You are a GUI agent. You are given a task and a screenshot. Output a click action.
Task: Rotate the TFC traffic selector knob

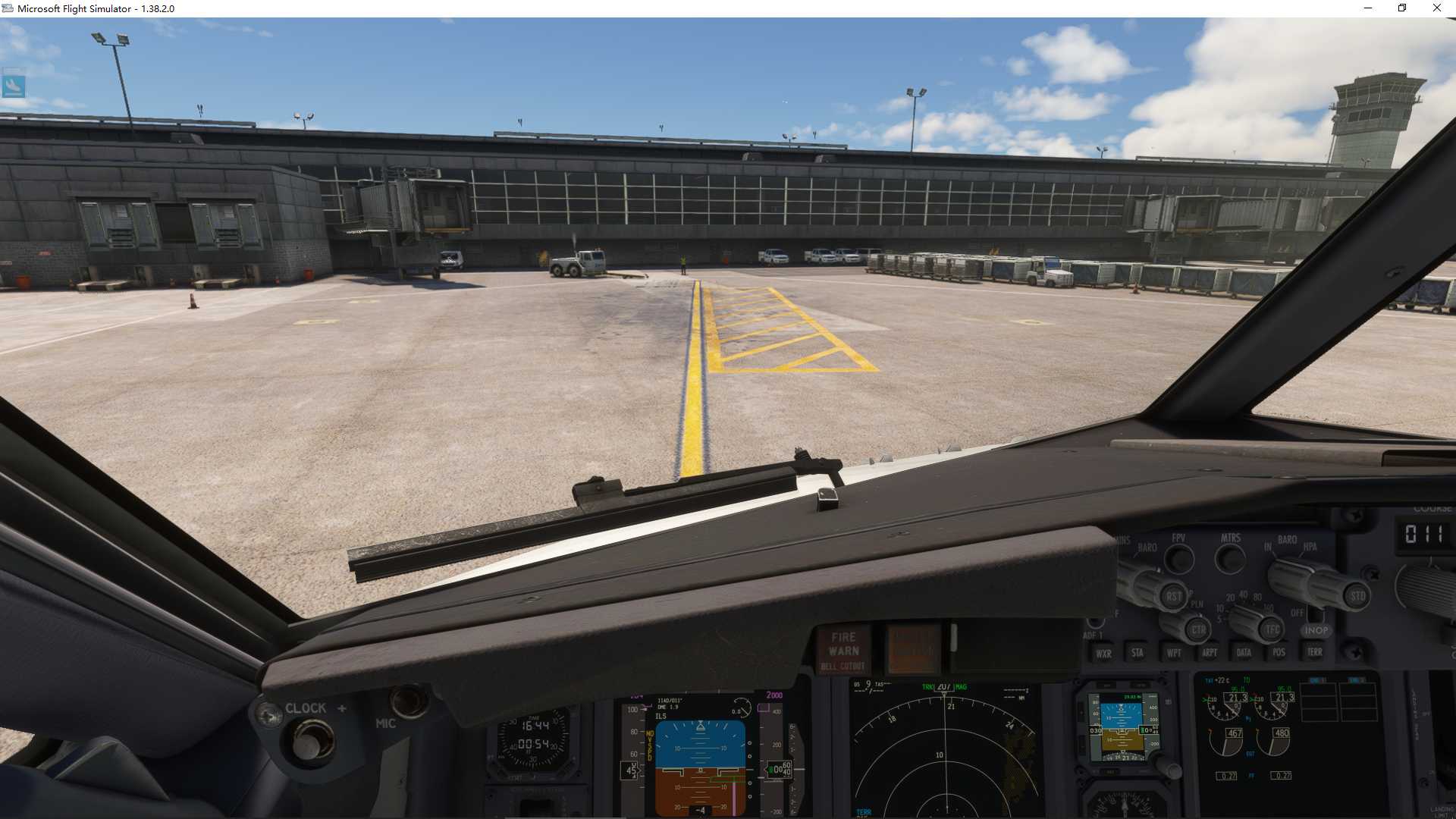[1272, 629]
